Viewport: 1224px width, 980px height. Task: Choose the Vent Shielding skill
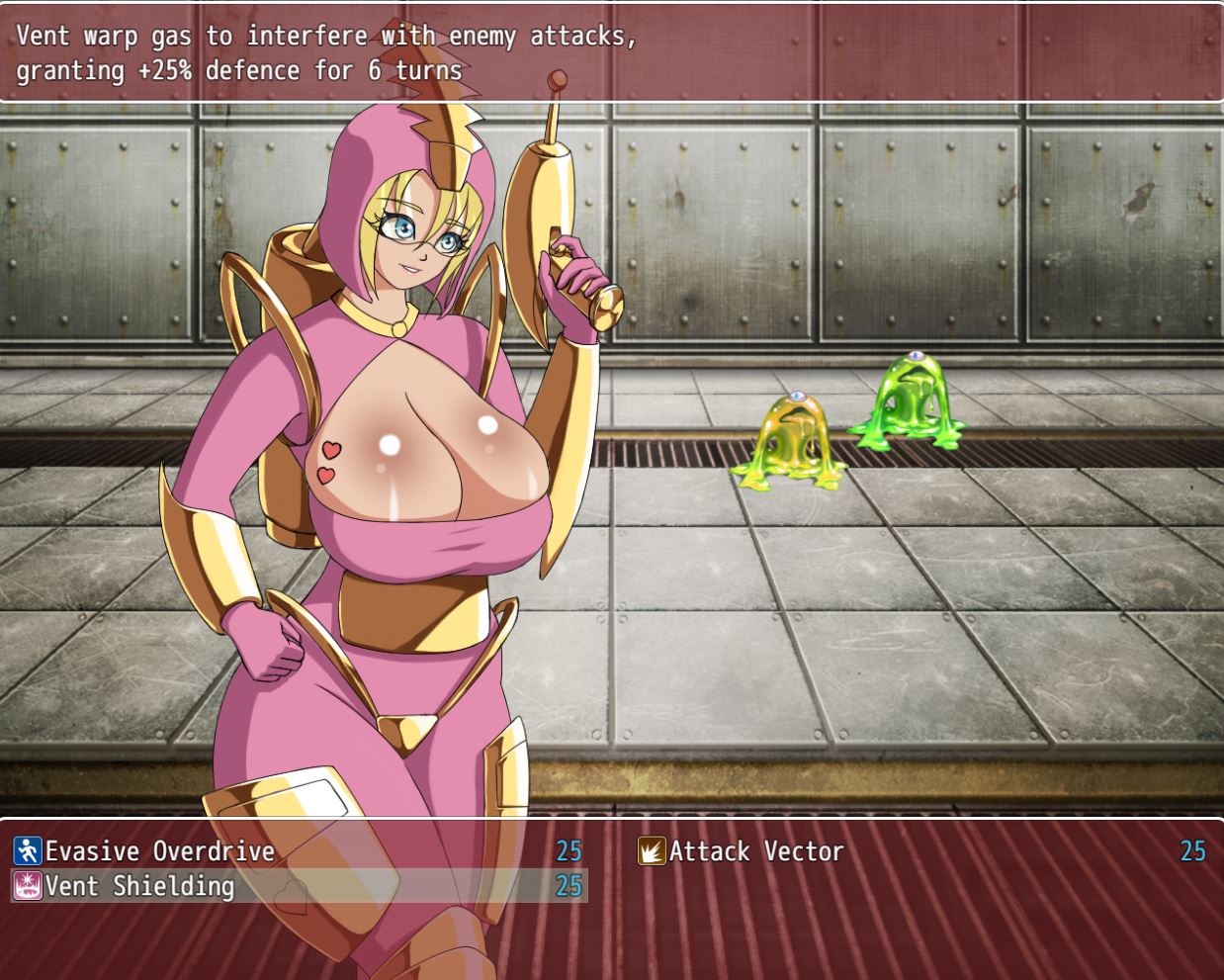(x=139, y=886)
